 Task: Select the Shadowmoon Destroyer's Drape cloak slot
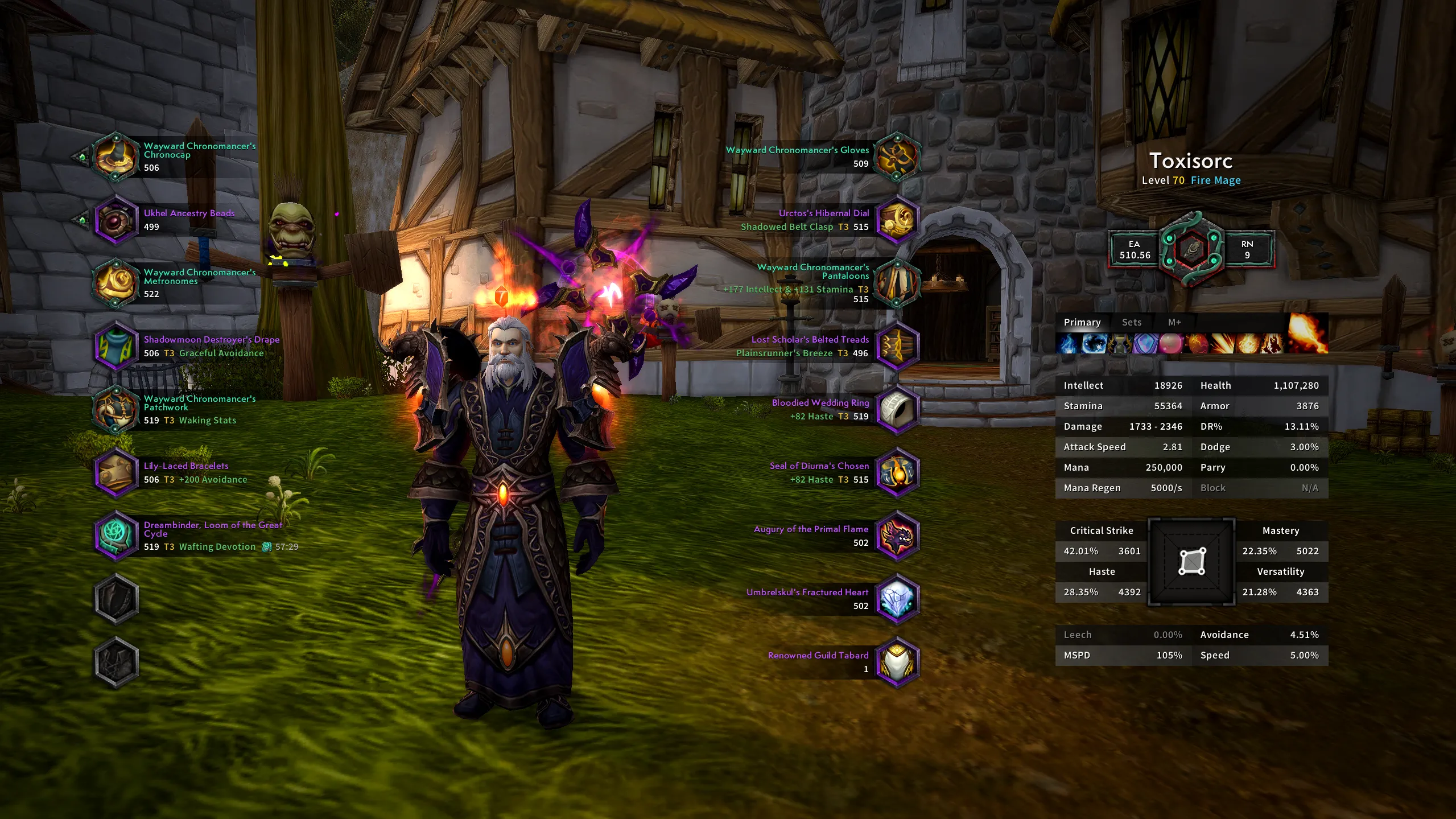[116, 346]
